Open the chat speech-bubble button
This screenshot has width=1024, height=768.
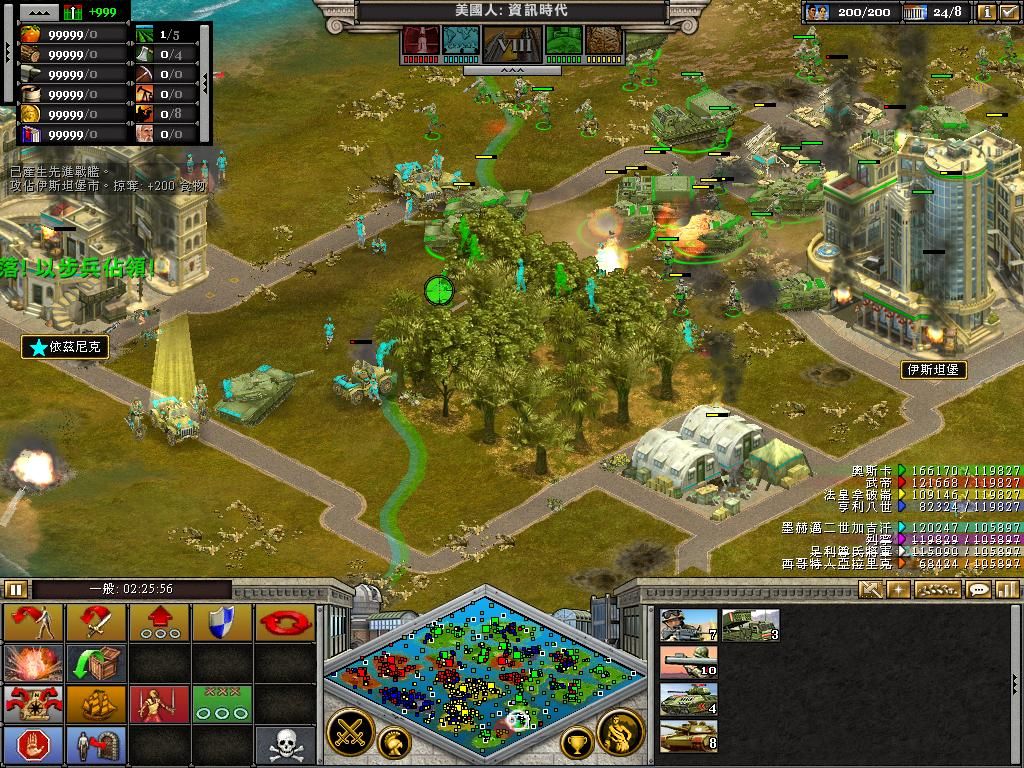(979, 590)
